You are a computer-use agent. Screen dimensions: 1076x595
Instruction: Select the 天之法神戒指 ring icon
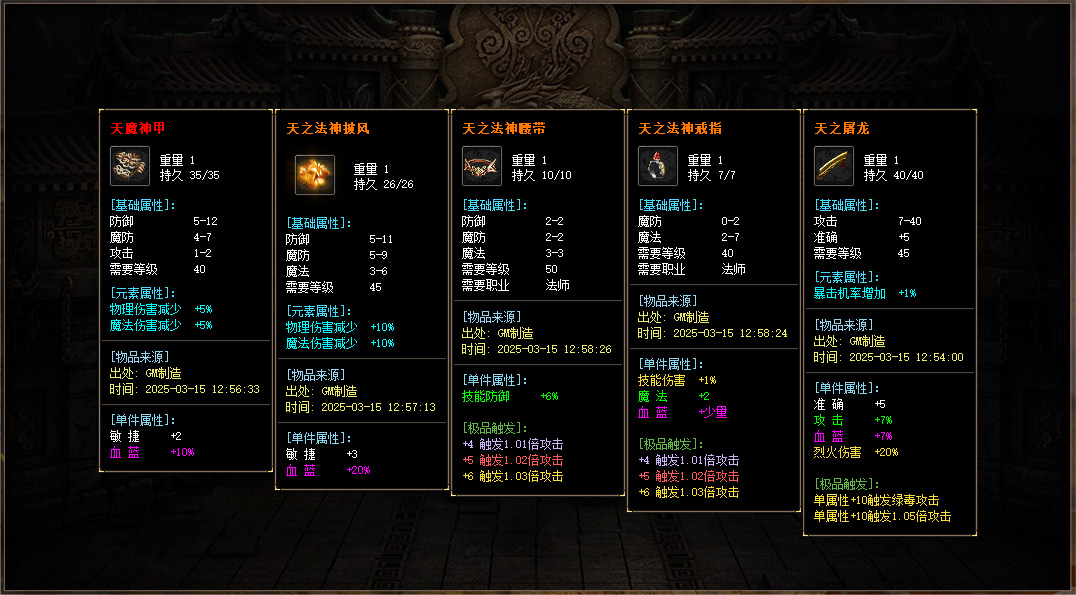[x=658, y=166]
